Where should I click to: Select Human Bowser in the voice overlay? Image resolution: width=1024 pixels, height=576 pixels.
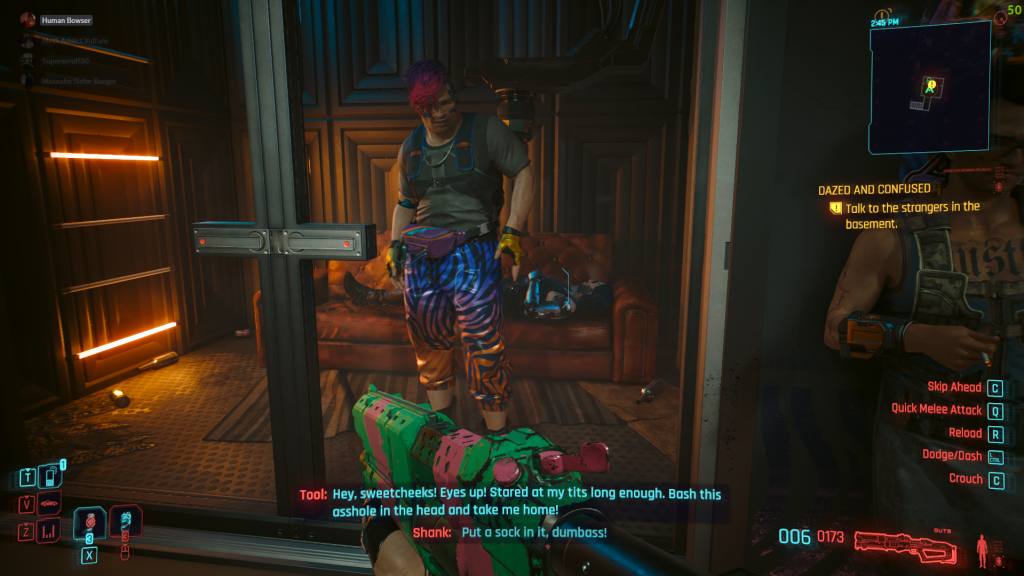point(65,20)
